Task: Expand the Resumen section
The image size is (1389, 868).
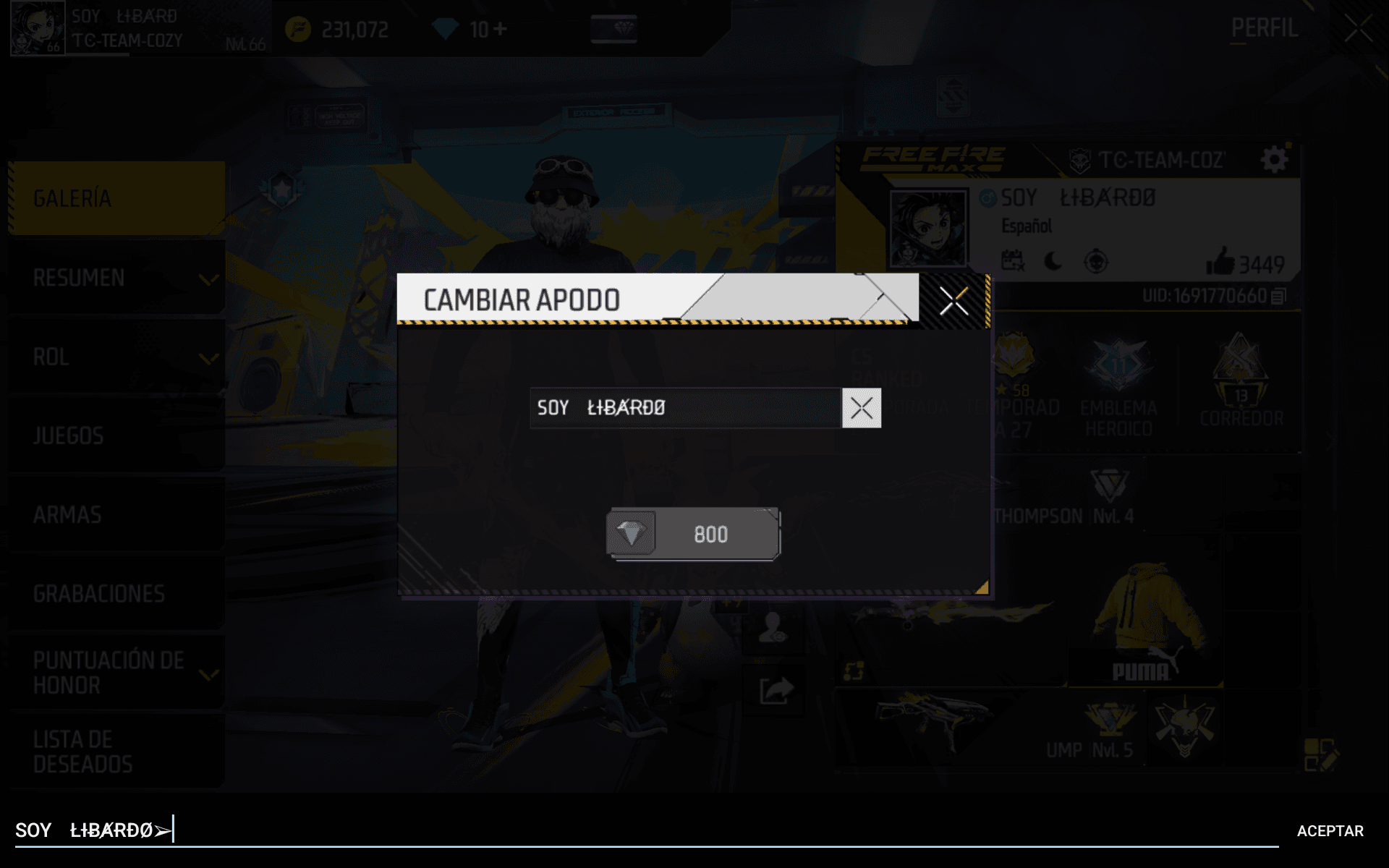Action: point(116,278)
